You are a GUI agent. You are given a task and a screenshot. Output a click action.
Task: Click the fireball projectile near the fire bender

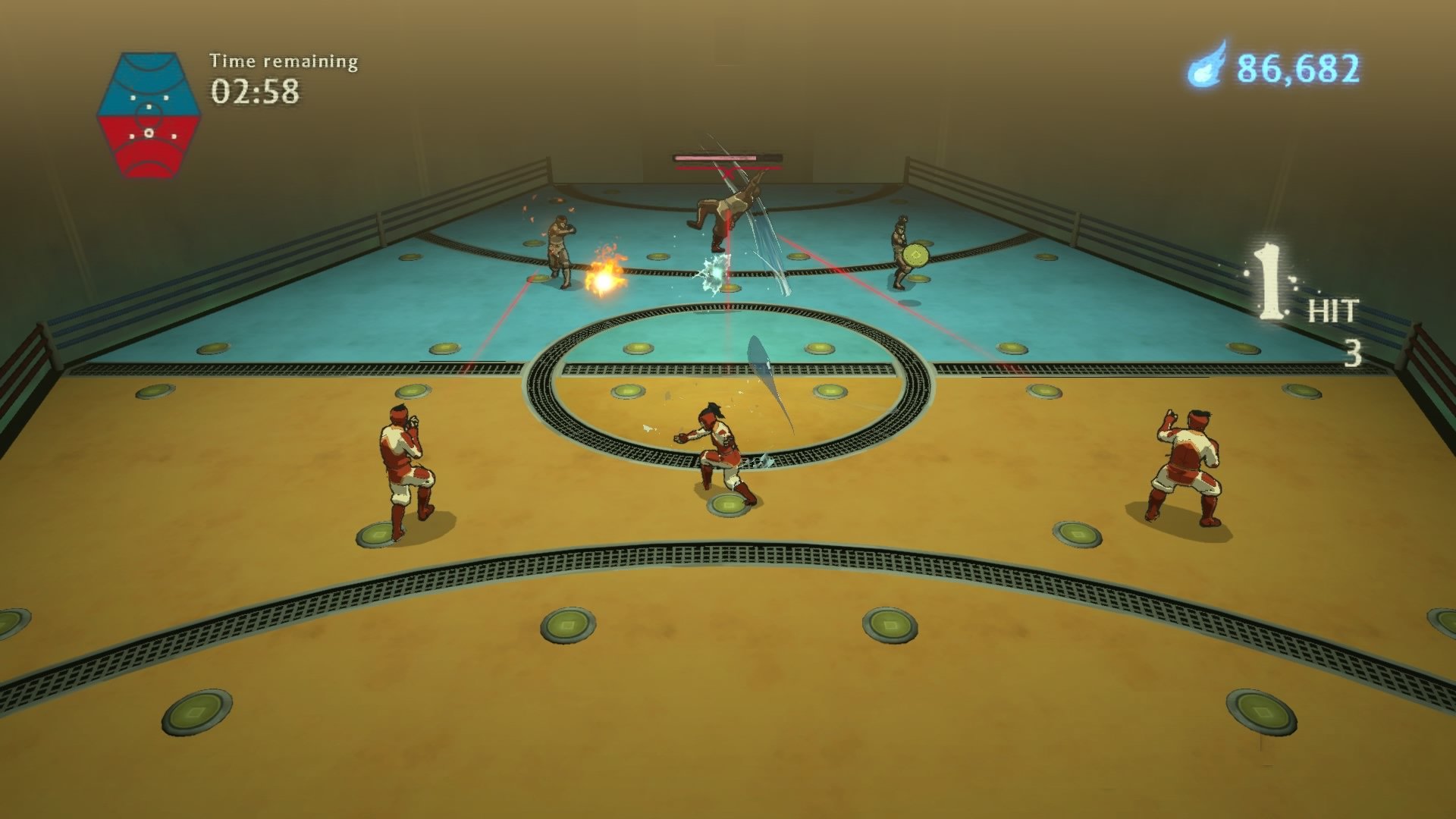[605, 281]
